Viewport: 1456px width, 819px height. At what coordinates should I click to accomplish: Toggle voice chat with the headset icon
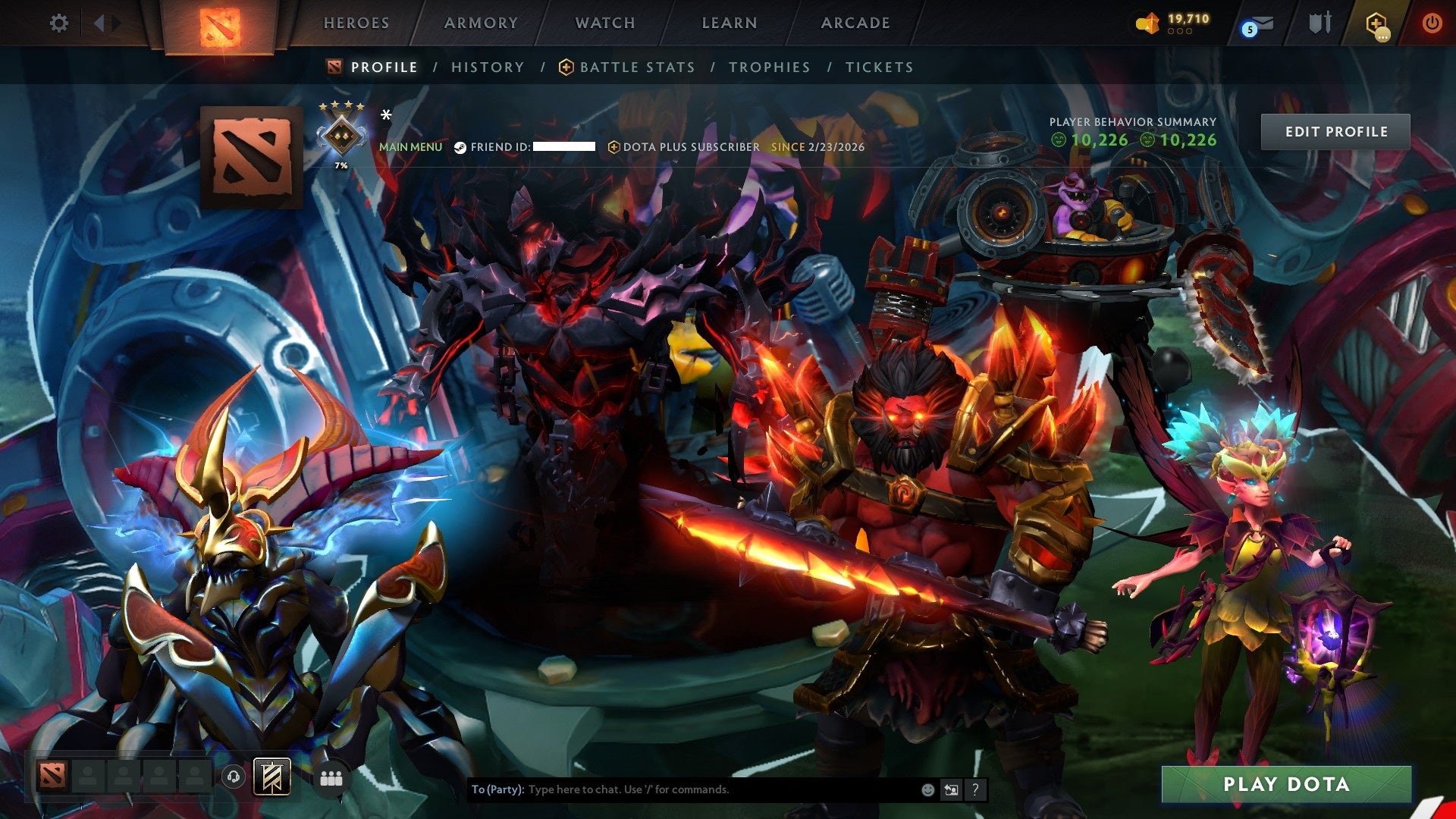coord(234,777)
